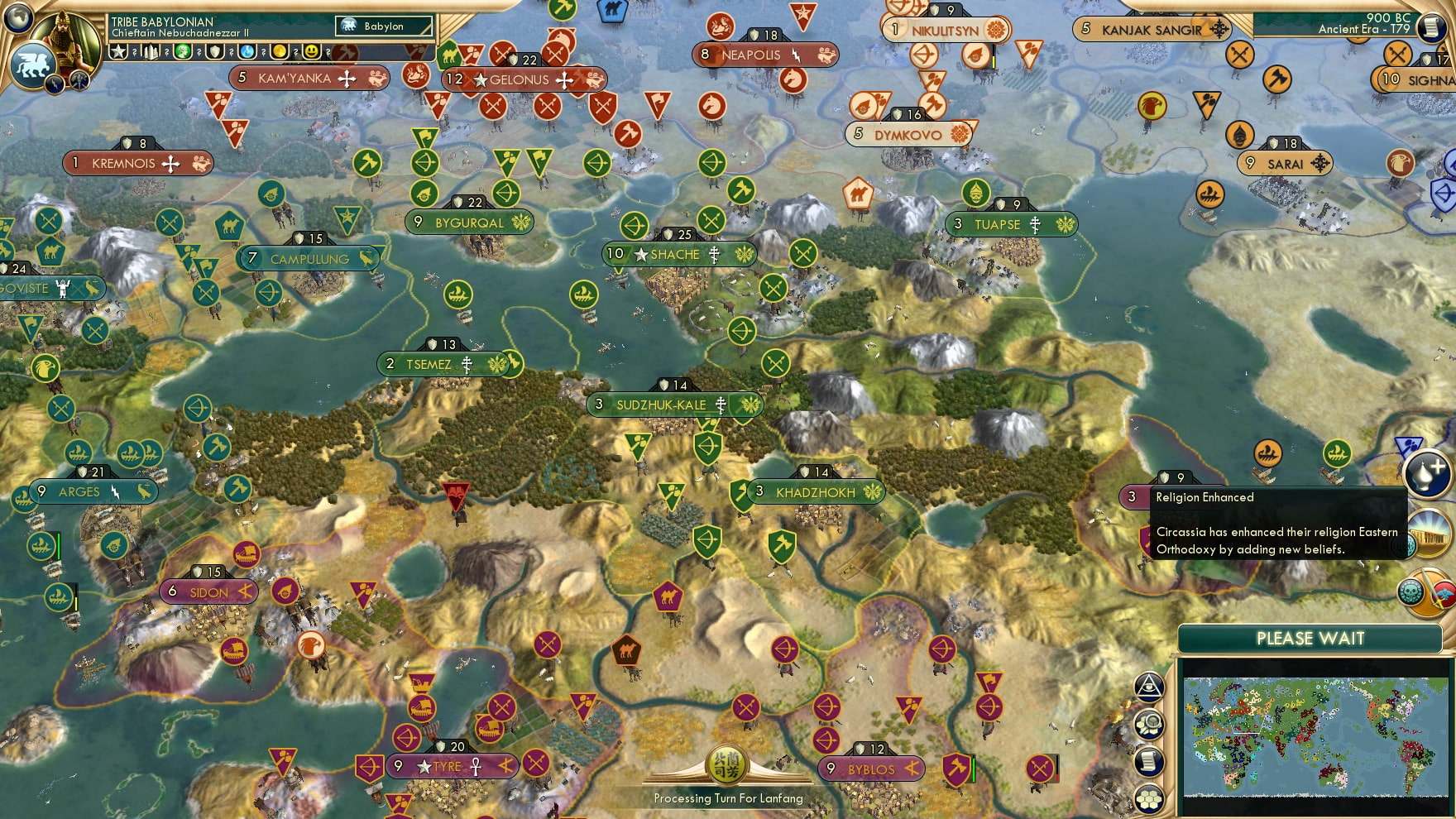Click the score star icon in top bar
This screenshot has width=1456, height=819.
[x=118, y=51]
